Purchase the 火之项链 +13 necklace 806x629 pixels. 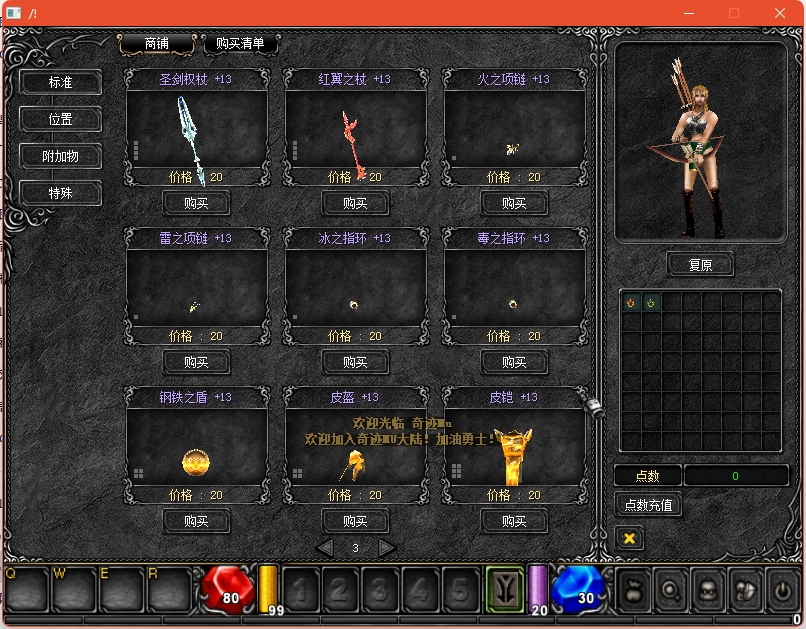pyautogui.click(x=514, y=203)
